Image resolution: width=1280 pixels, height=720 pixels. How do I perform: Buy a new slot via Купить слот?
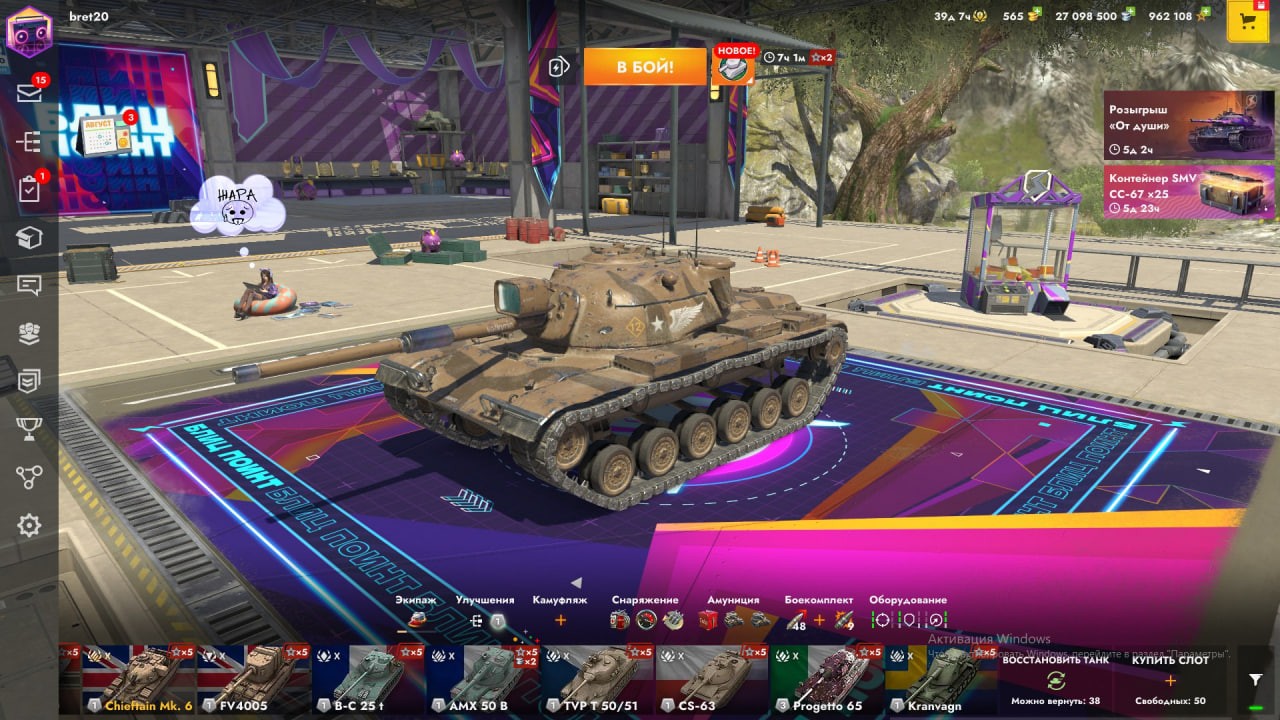pos(1169,680)
